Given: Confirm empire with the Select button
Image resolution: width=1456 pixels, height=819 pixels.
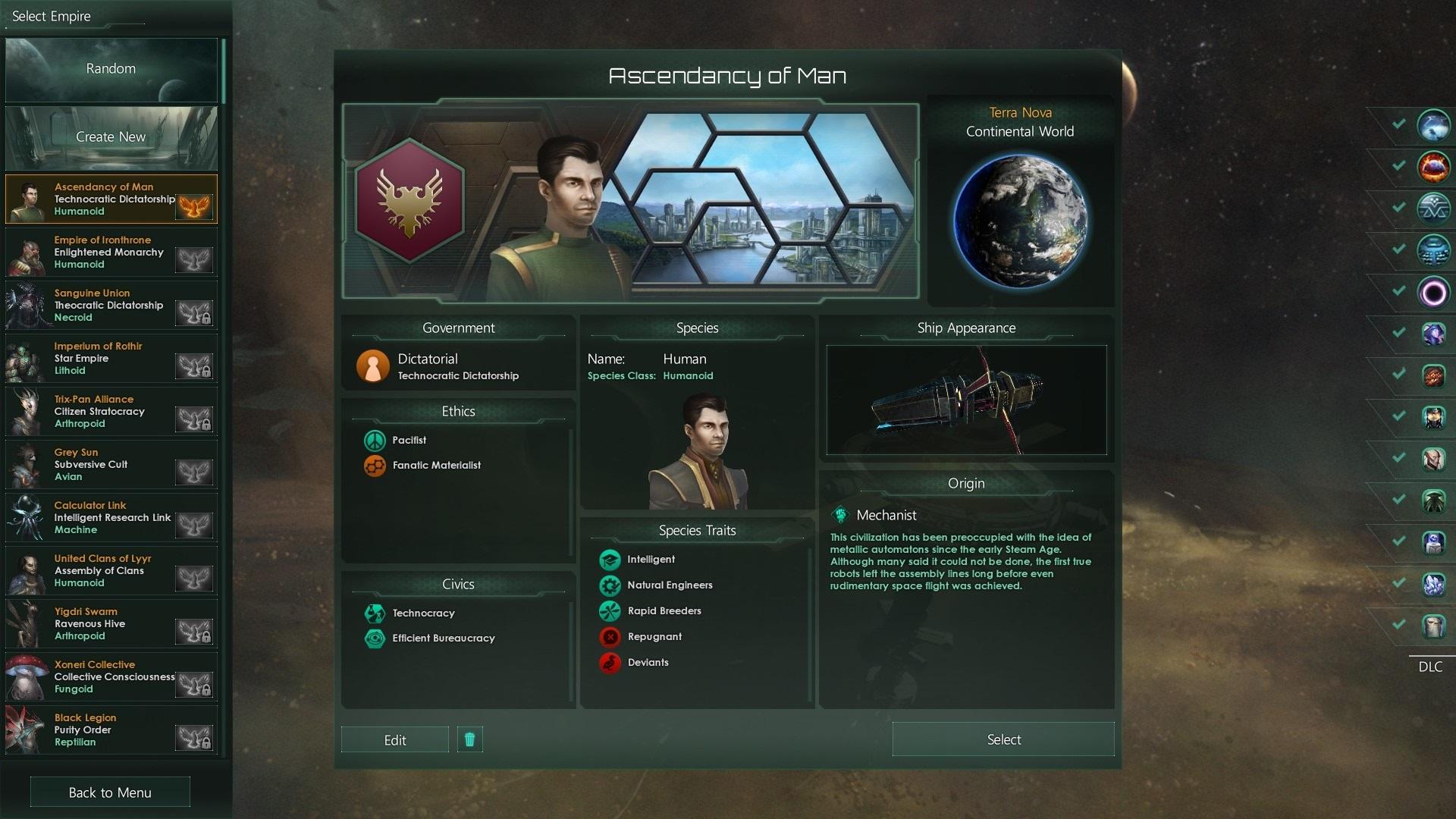Looking at the screenshot, I should pyautogui.click(x=1003, y=739).
